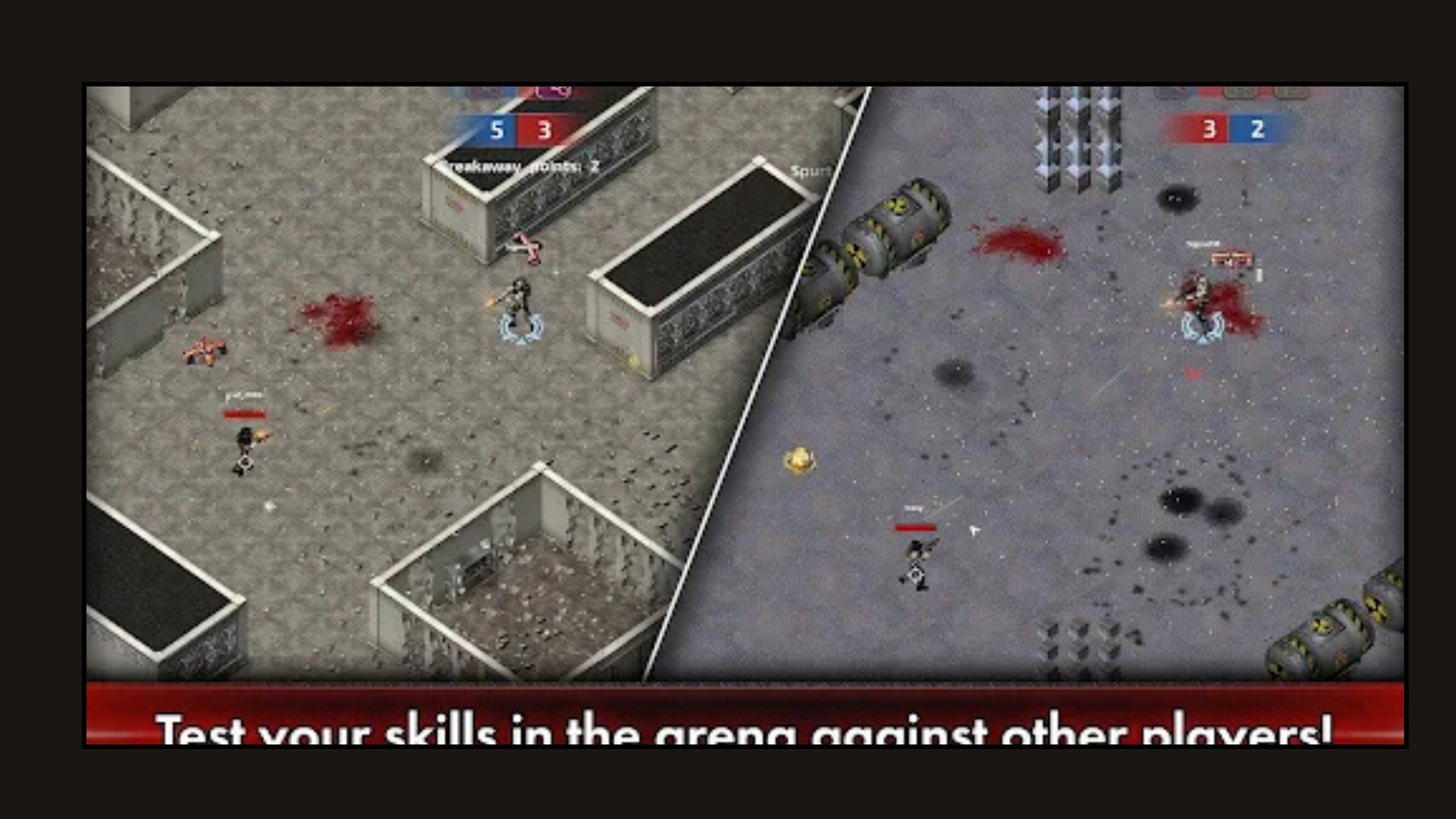
Task: Select the player name label above the right fighter
Action: tap(1201, 243)
